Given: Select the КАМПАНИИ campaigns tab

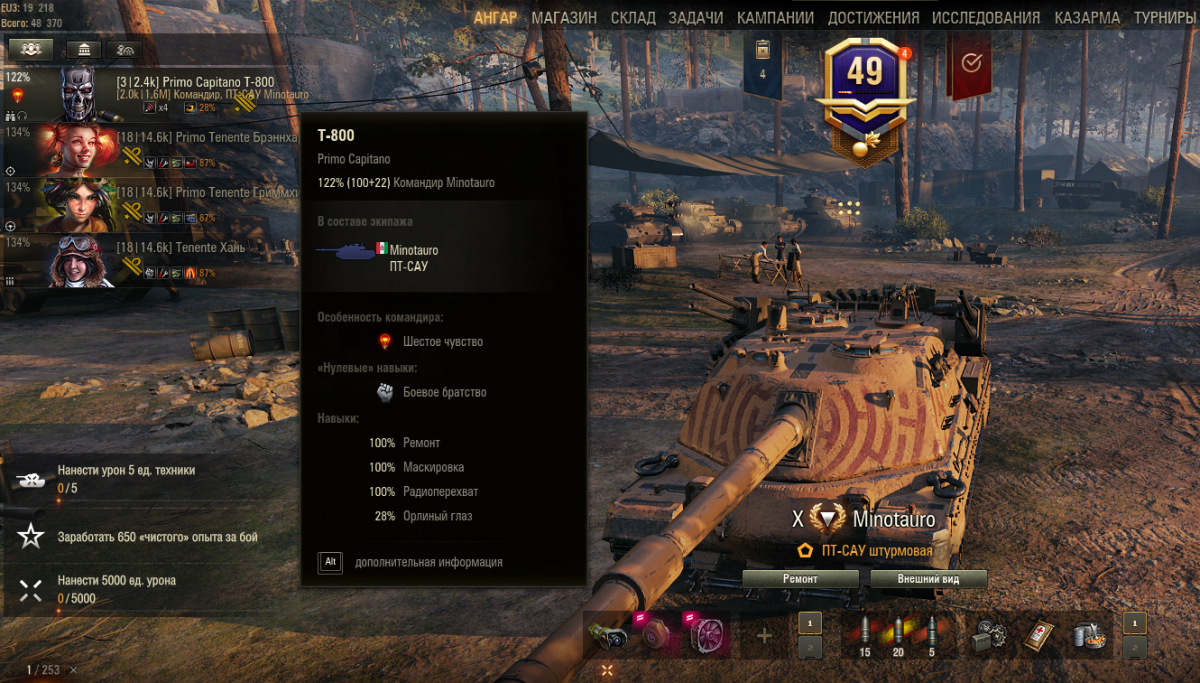Looking at the screenshot, I should [x=776, y=18].
